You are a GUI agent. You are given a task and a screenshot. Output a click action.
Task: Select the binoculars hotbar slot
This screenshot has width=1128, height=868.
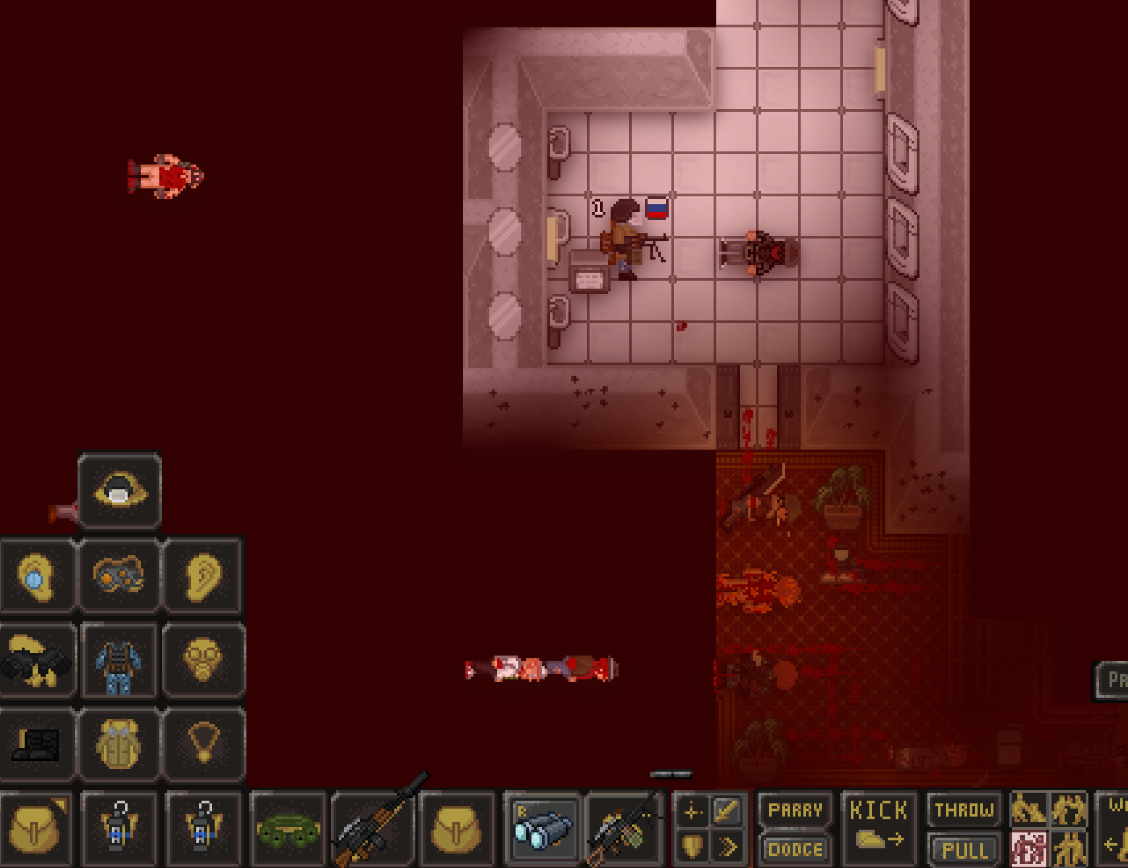541,829
